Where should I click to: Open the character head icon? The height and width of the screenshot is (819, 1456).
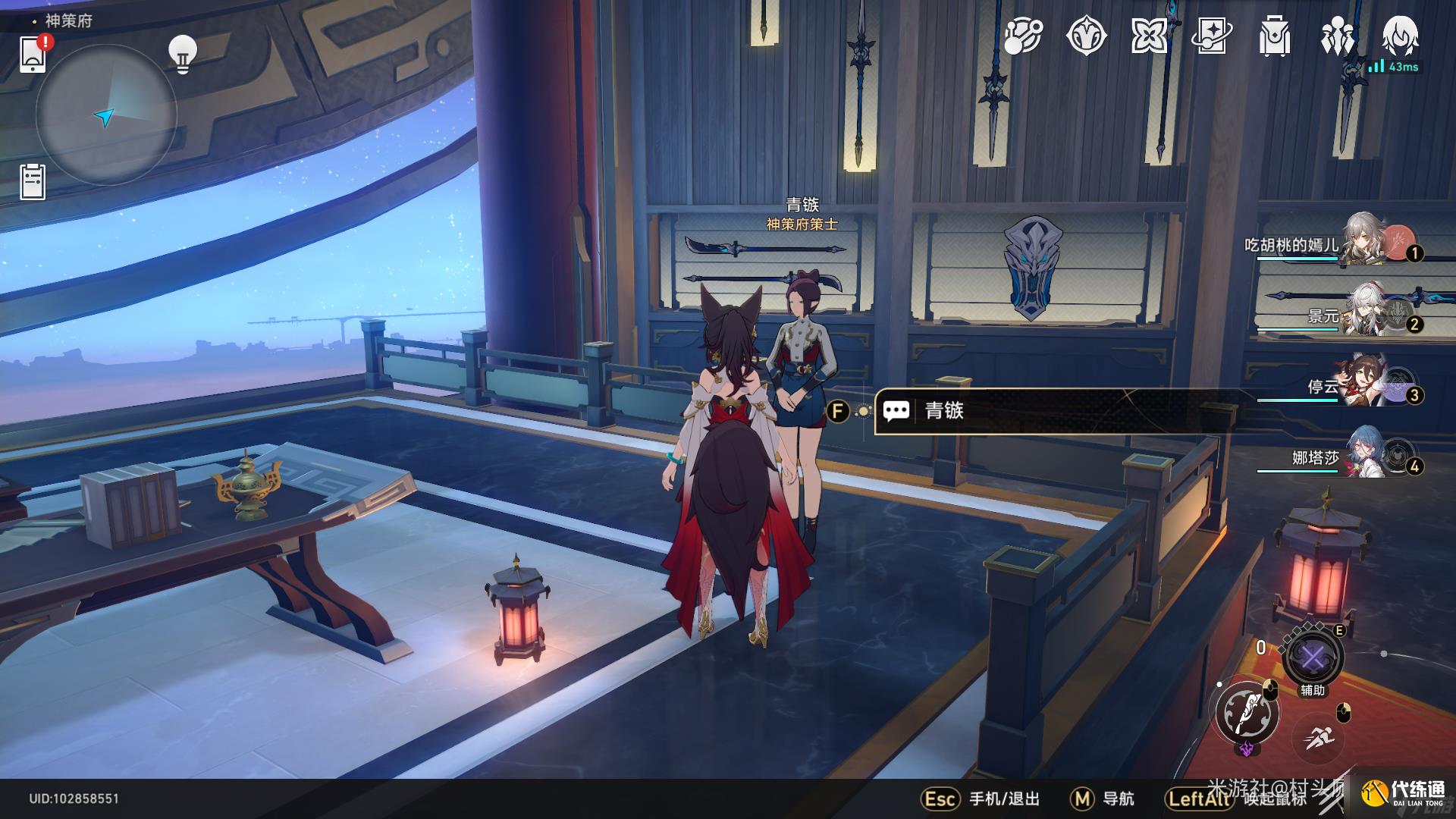1400,36
